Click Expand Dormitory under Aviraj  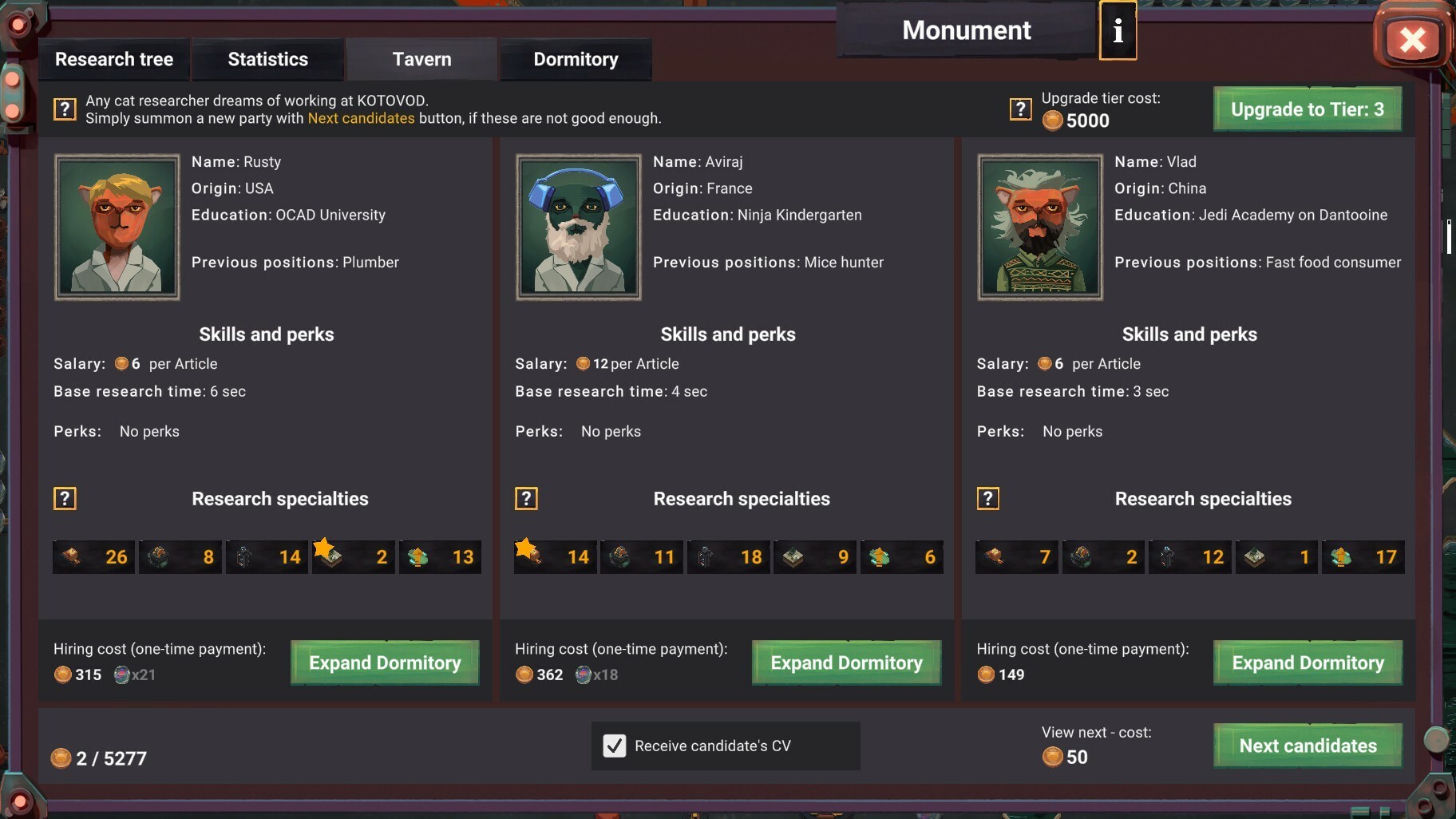point(846,663)
